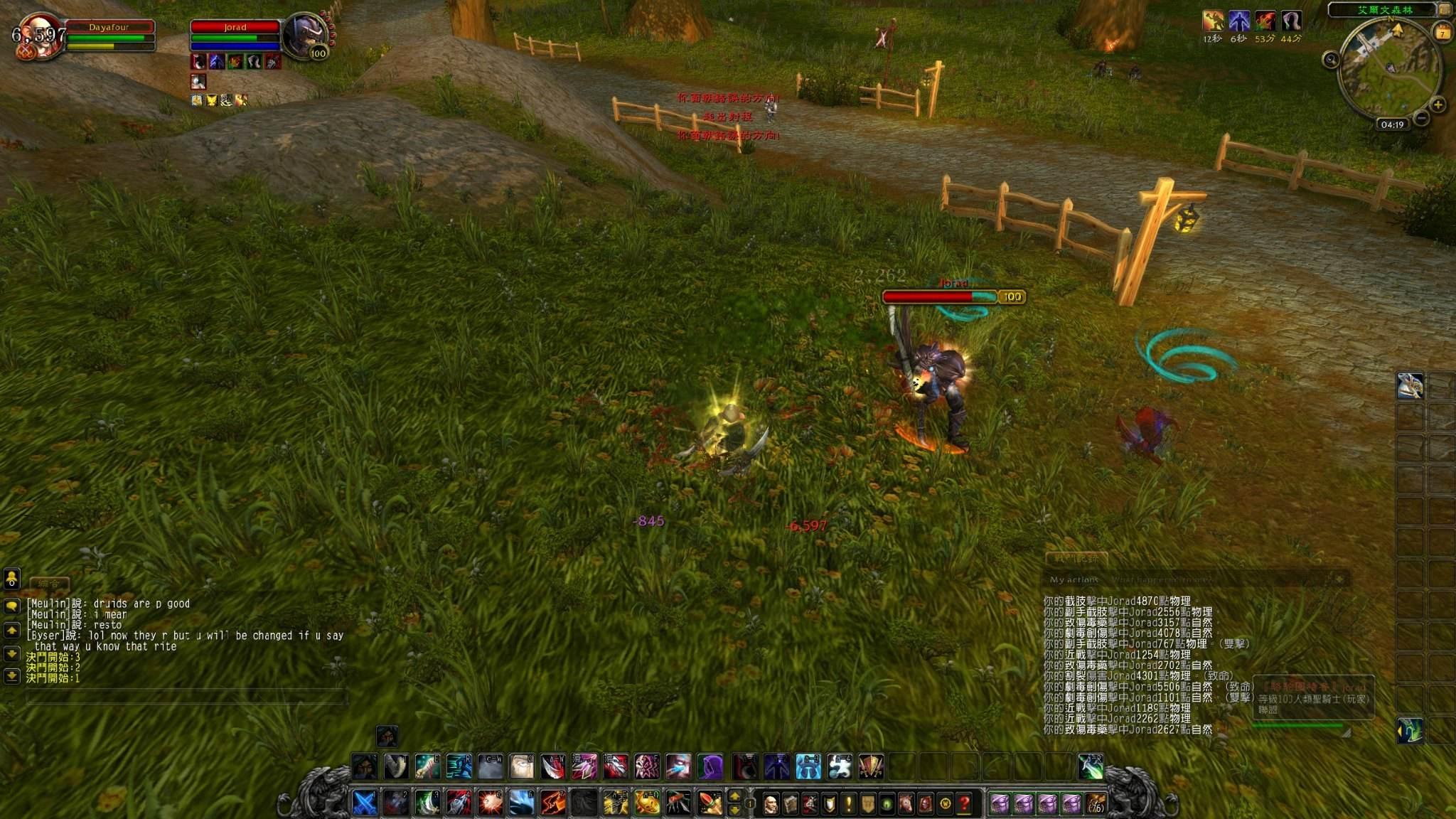Switch to My actions combat log tab
Viewport: 1456px width, 819px height.
[1074, 579]
